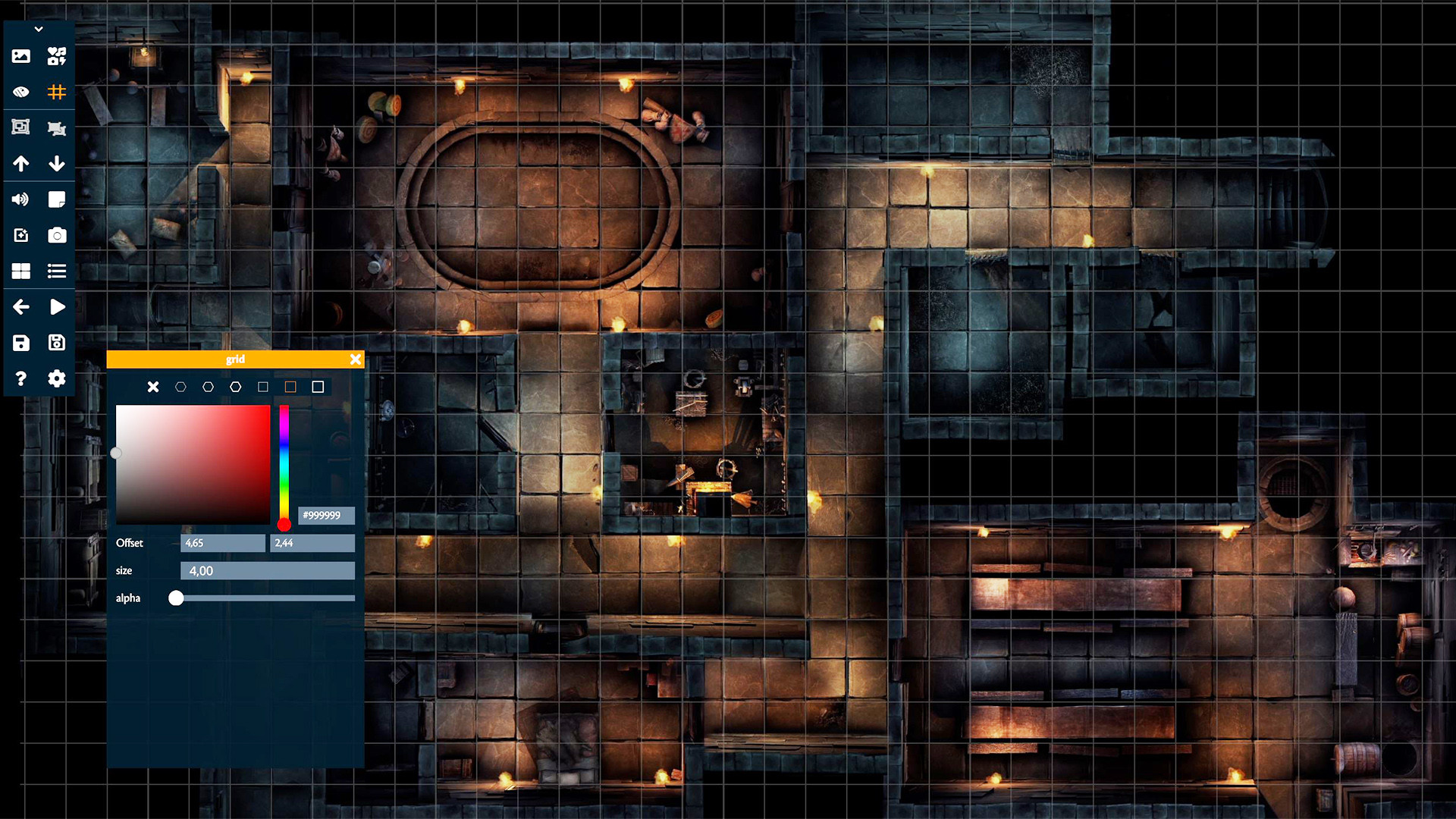Open the sound settings icon
This screenshot has width=1456, height=819.
point(20,199)
